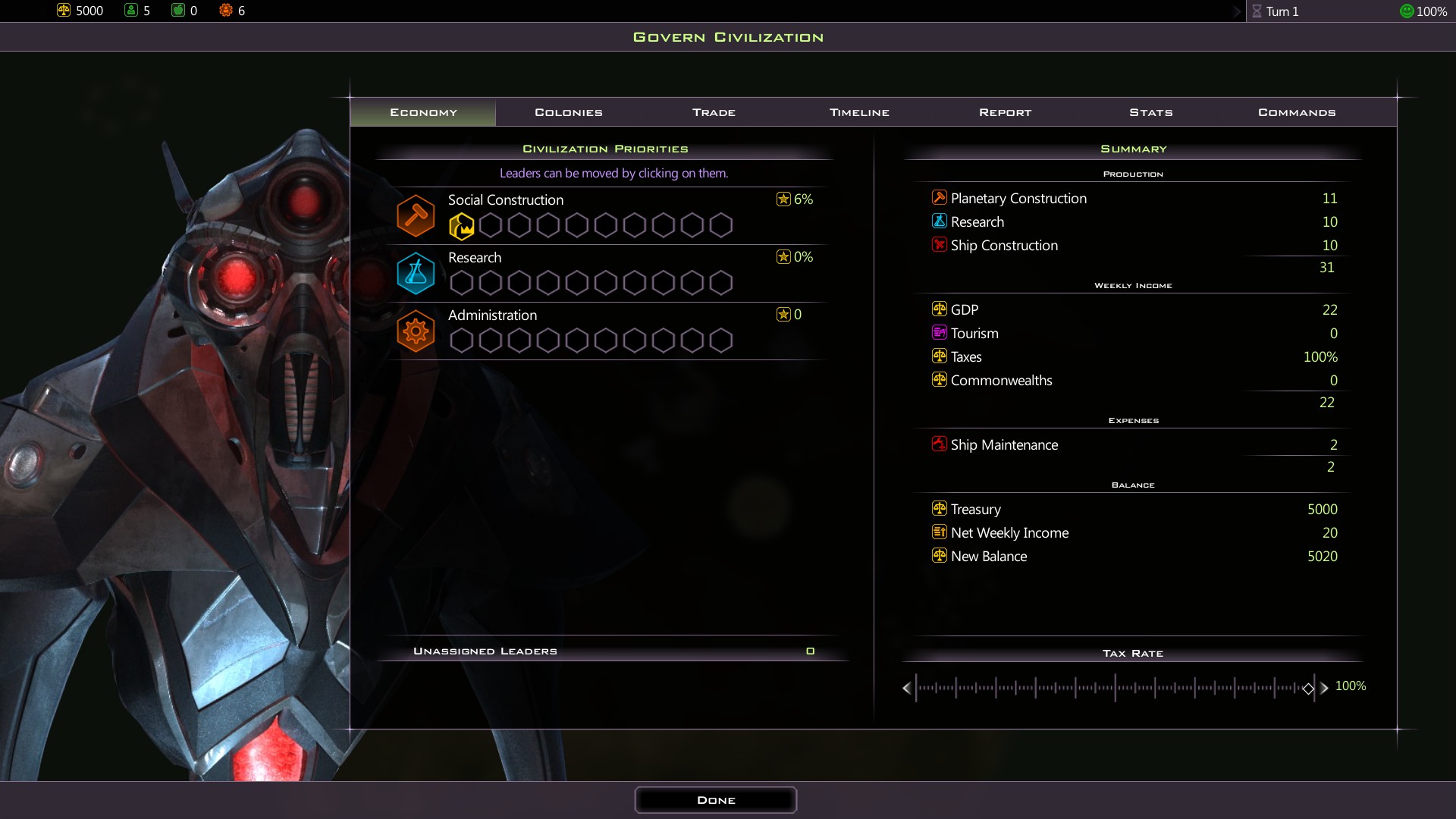Decrease tax rate with the left arrow
Image resolution: width=1456 pixels, height=819 pixels.
click(907, 688)
